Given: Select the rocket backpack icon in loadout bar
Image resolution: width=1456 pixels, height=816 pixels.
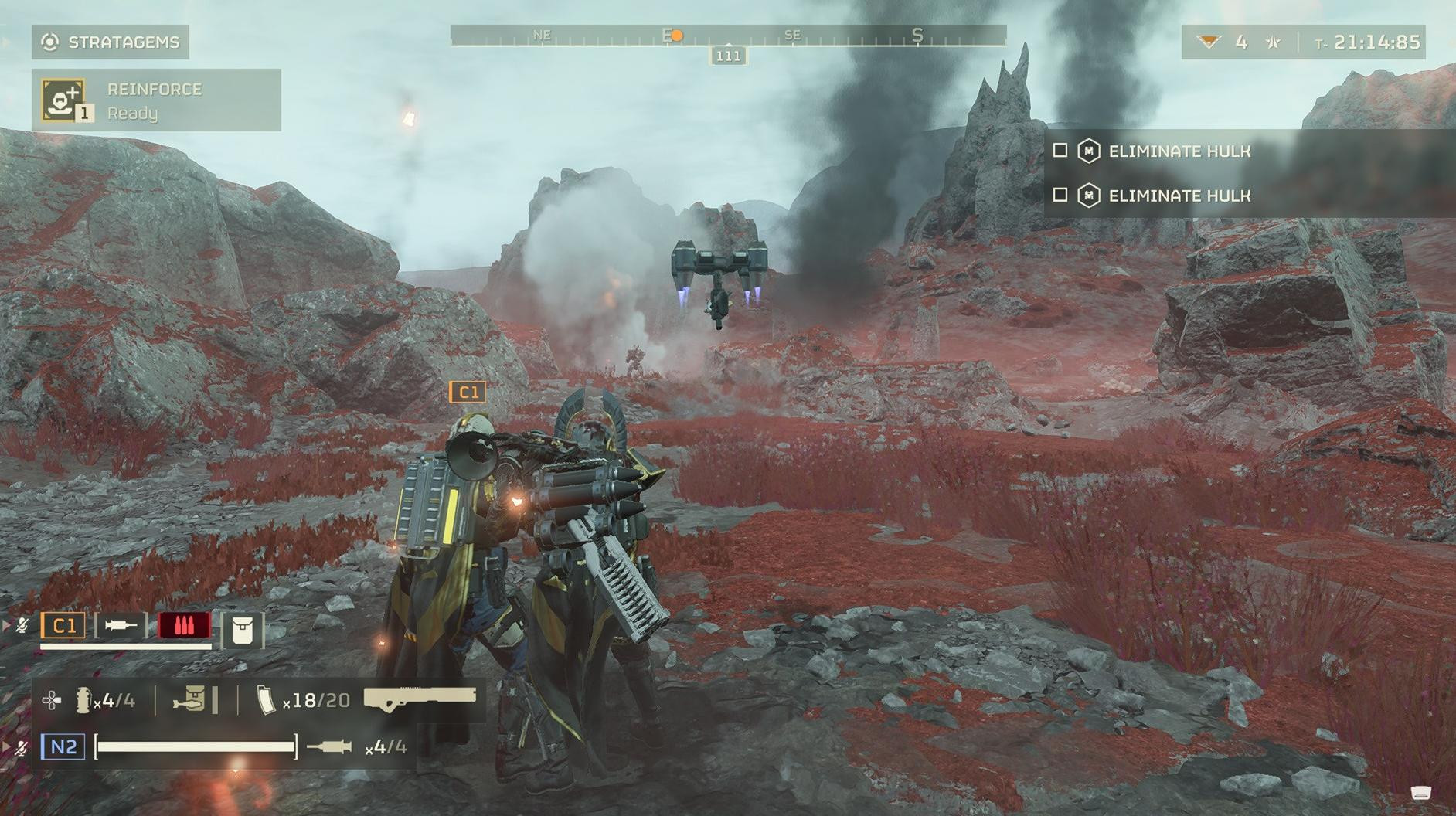Looking at the screenshot, I should [x=190, y=700].
